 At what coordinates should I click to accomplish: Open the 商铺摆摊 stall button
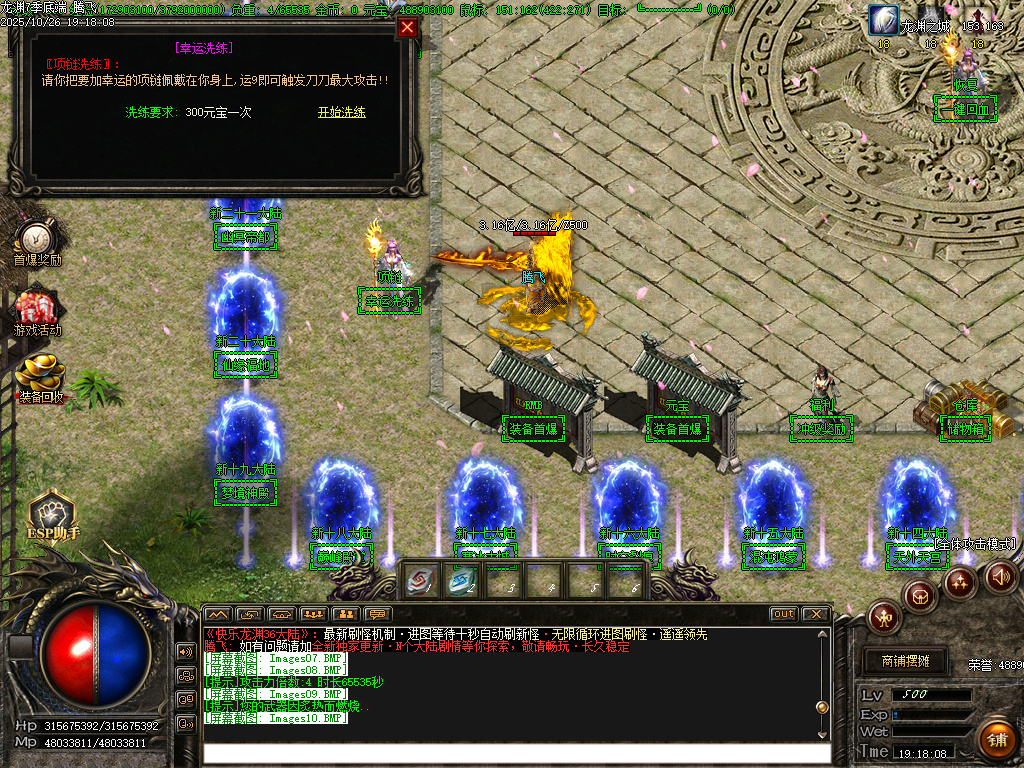coord(905,661)
